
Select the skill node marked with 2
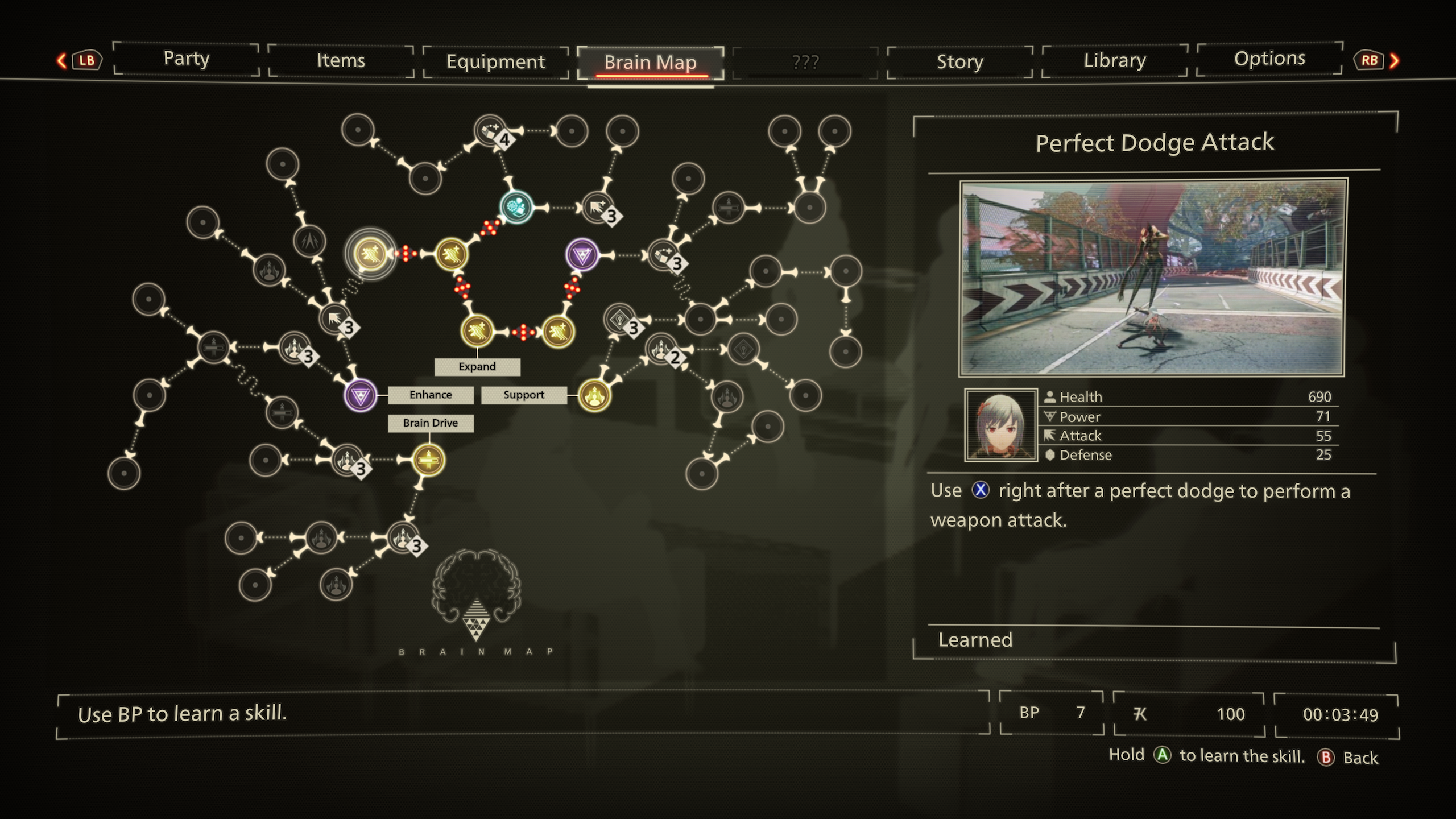click(662, 349)
